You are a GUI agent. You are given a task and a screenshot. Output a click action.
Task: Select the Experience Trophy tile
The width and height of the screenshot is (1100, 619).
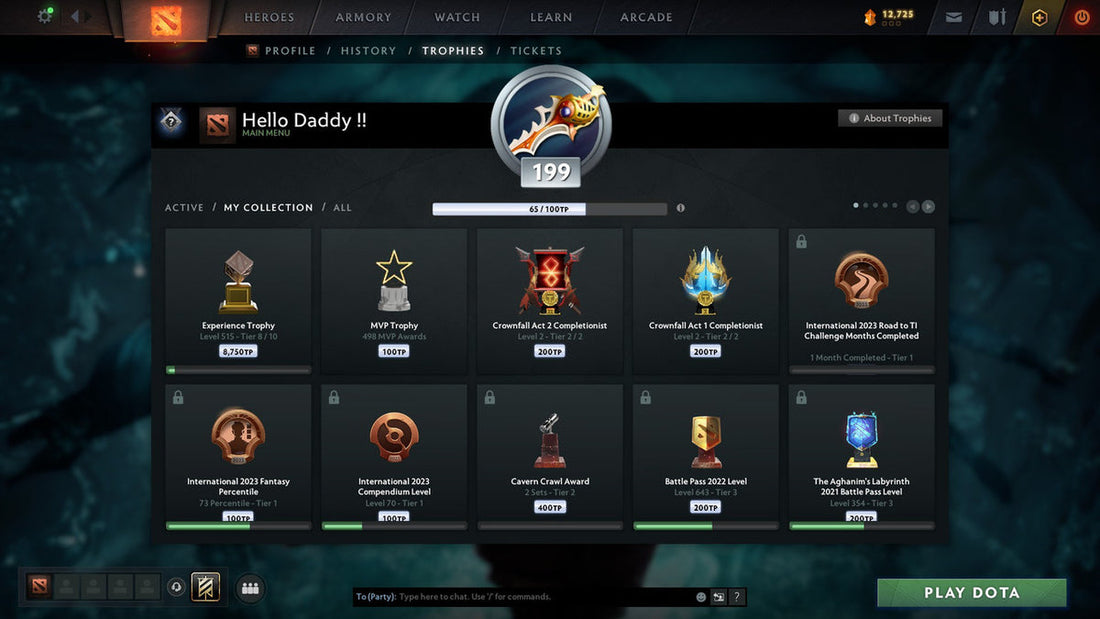(238, 300)
